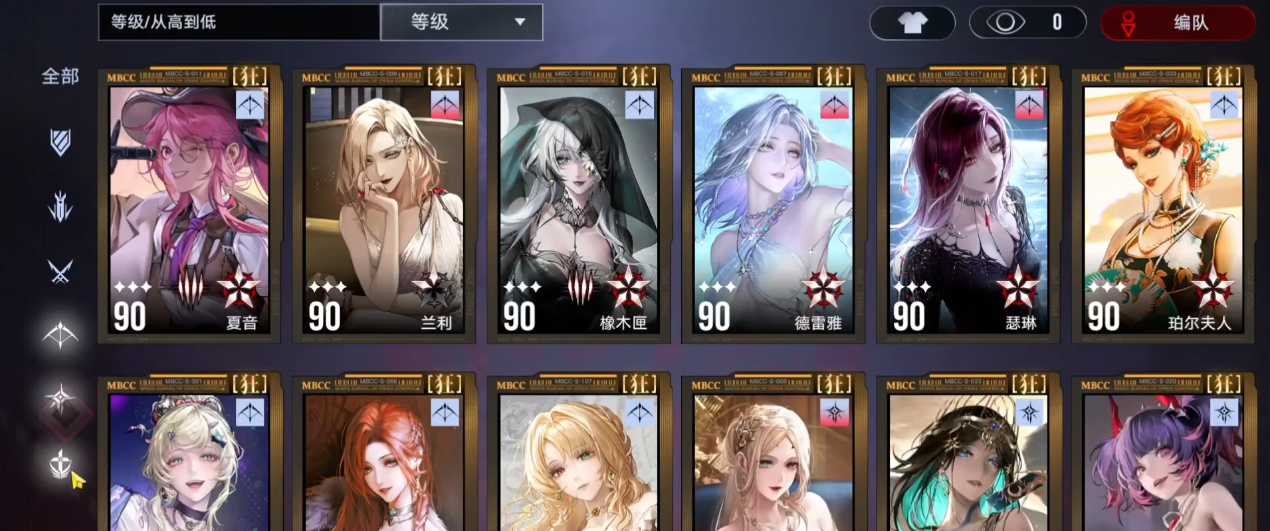
Task: Filter by the four-point star class icon
Action: coord(62,400)
